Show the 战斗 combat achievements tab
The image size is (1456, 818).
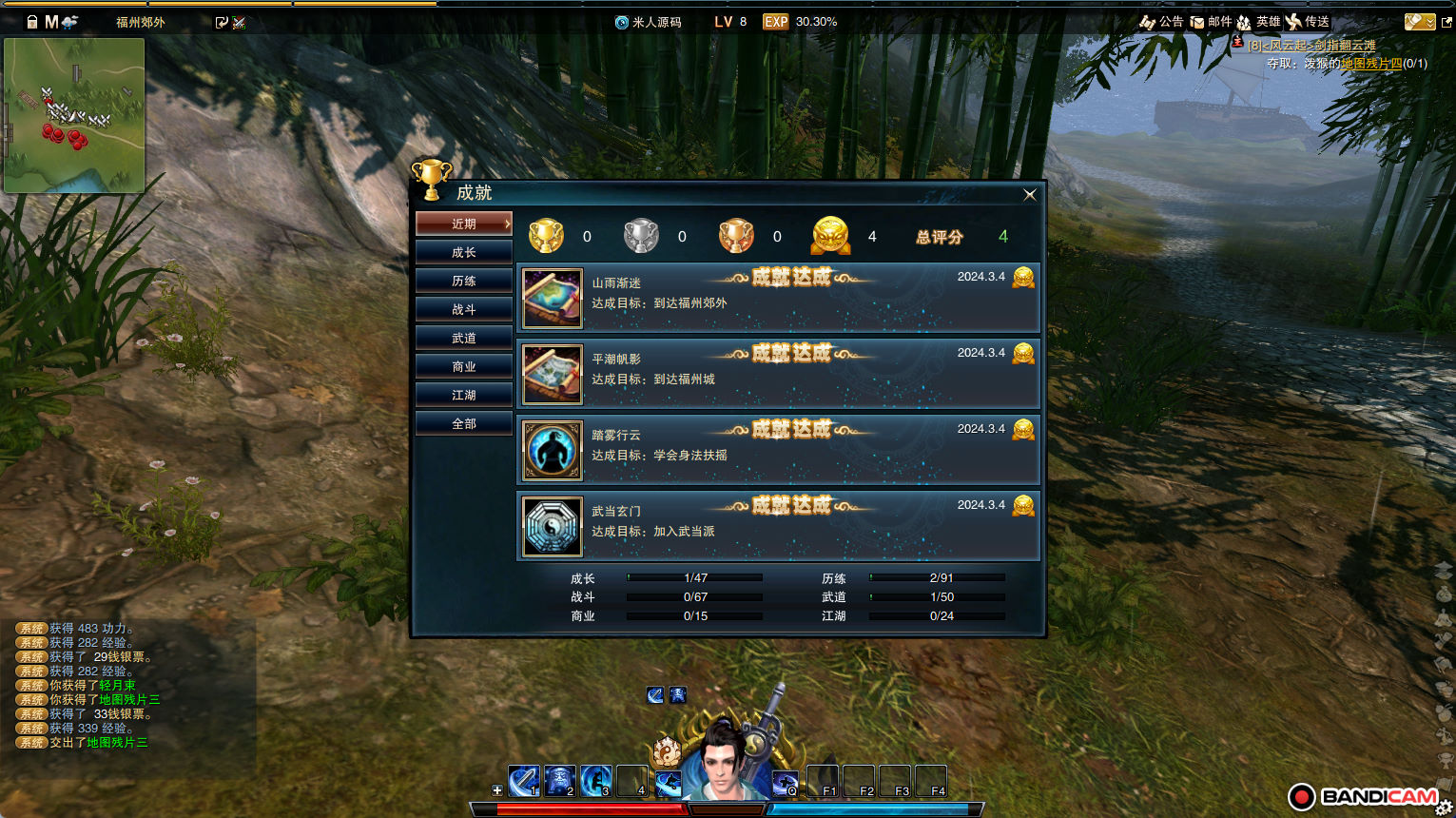pos(464,309)
